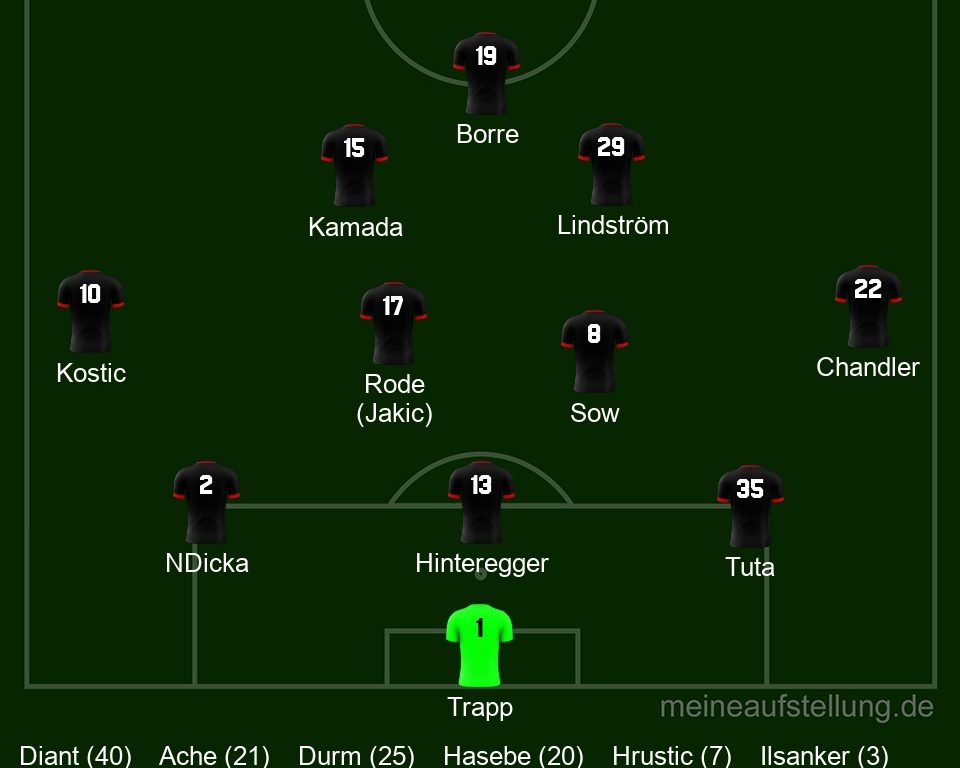The height and width of the screenshot is (768, 960).
Task: Choose Kamada's number 15 shirt
Action: point(354,164)
